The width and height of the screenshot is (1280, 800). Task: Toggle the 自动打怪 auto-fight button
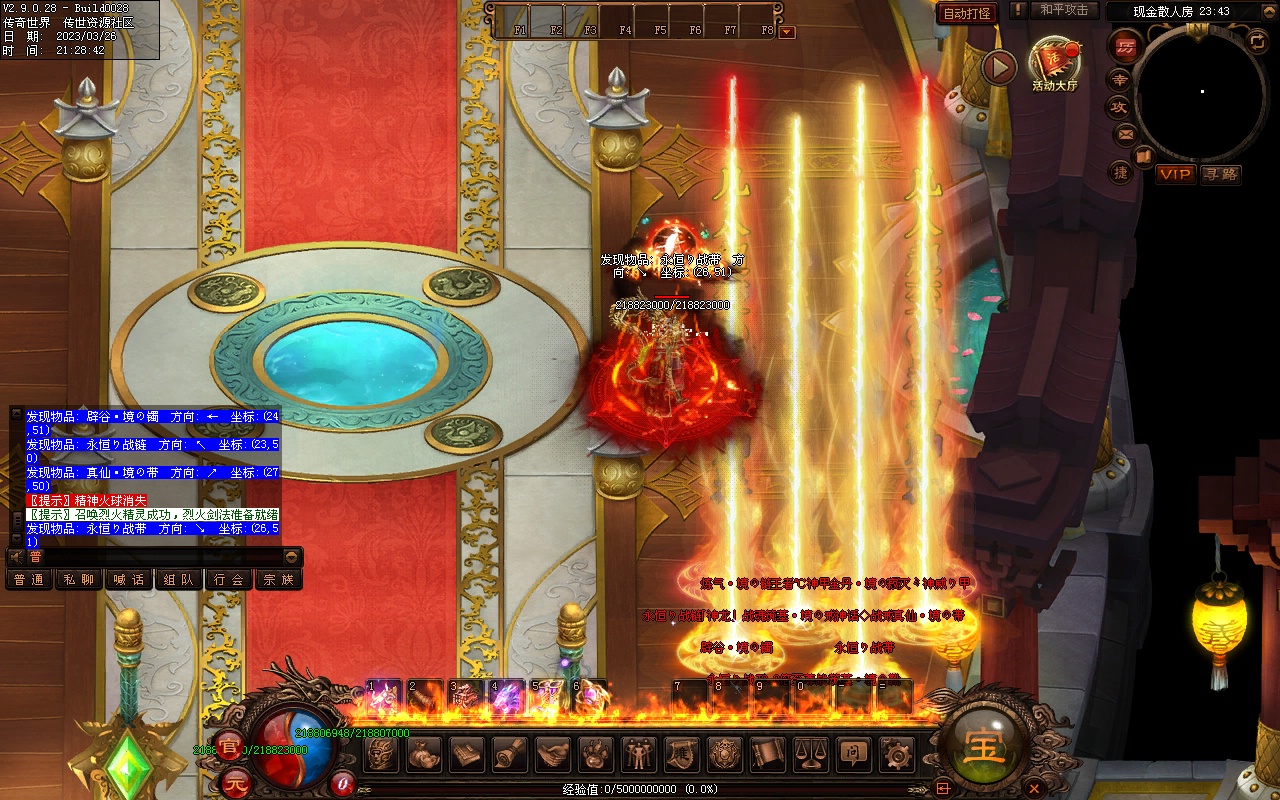coord(967,13)
